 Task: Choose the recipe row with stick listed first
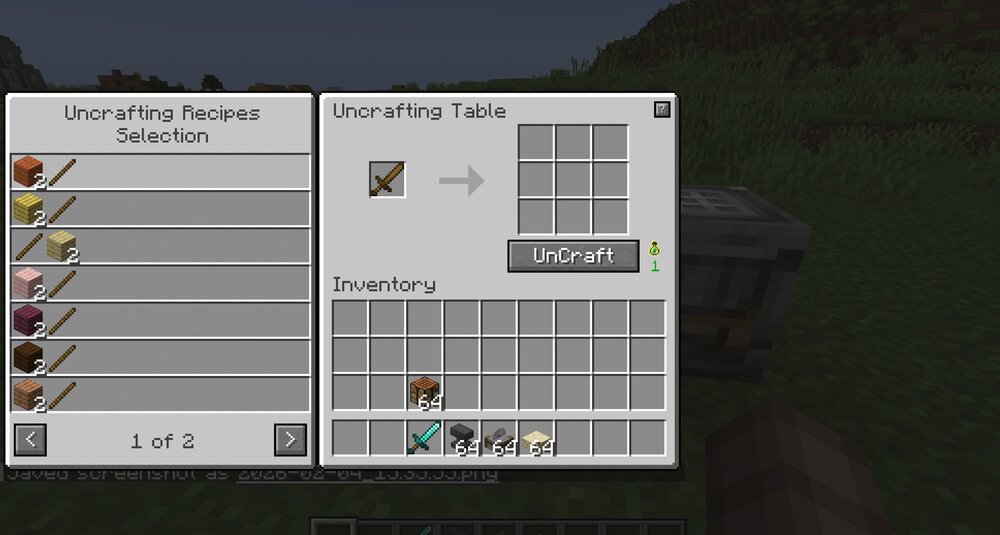pyautogui.click(x=161, y=246)
